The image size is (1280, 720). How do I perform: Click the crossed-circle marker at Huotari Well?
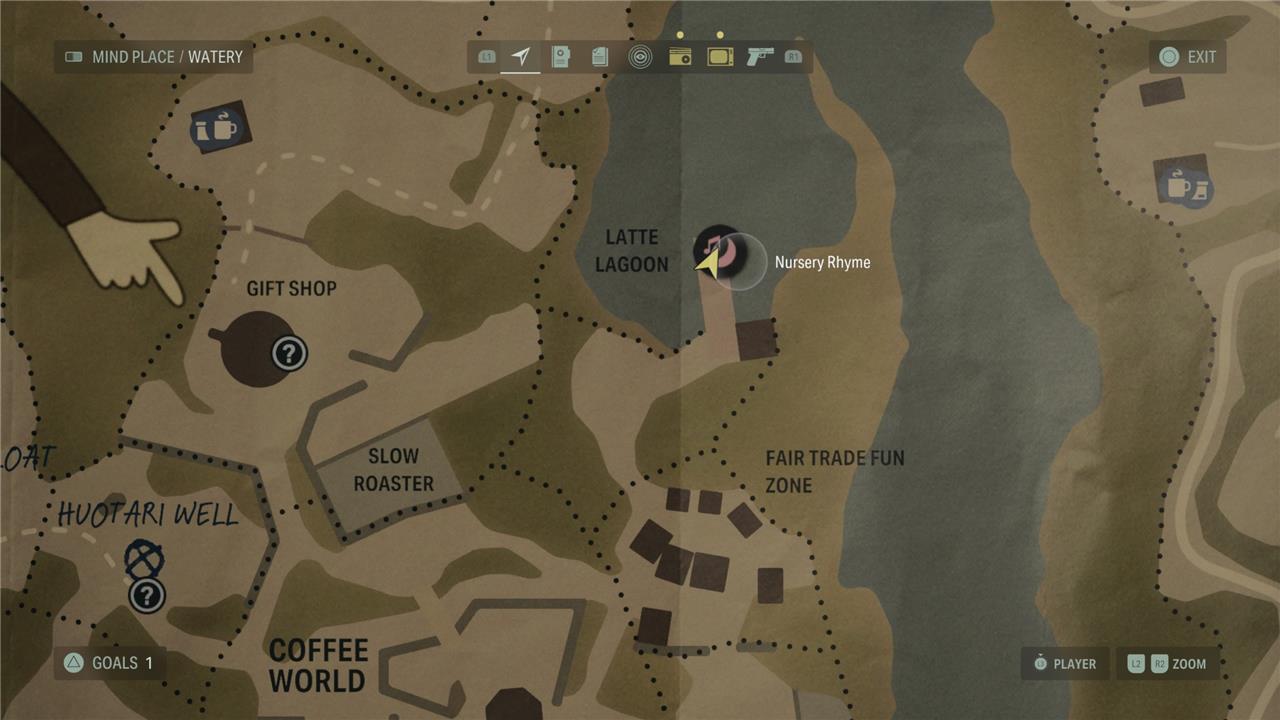144,558
